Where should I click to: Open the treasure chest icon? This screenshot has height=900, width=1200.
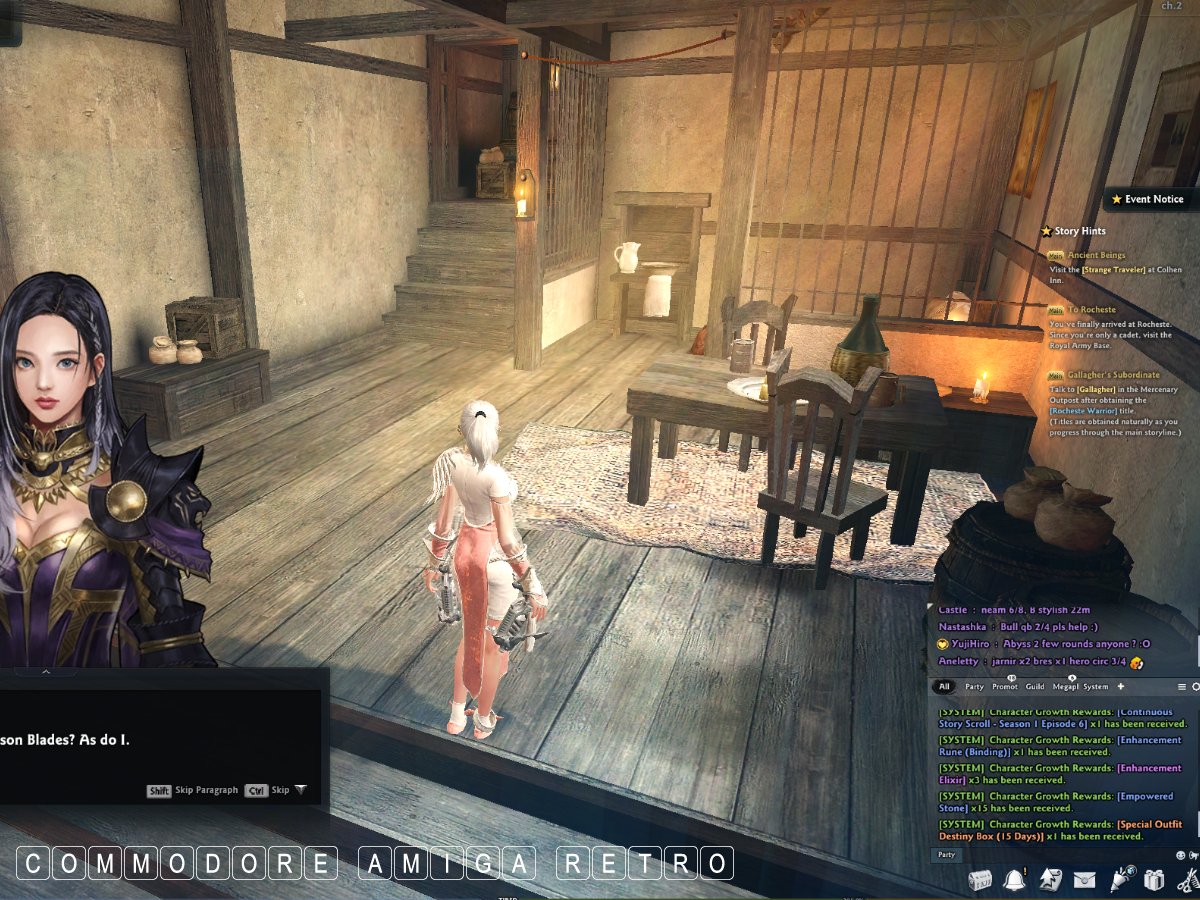981,880
